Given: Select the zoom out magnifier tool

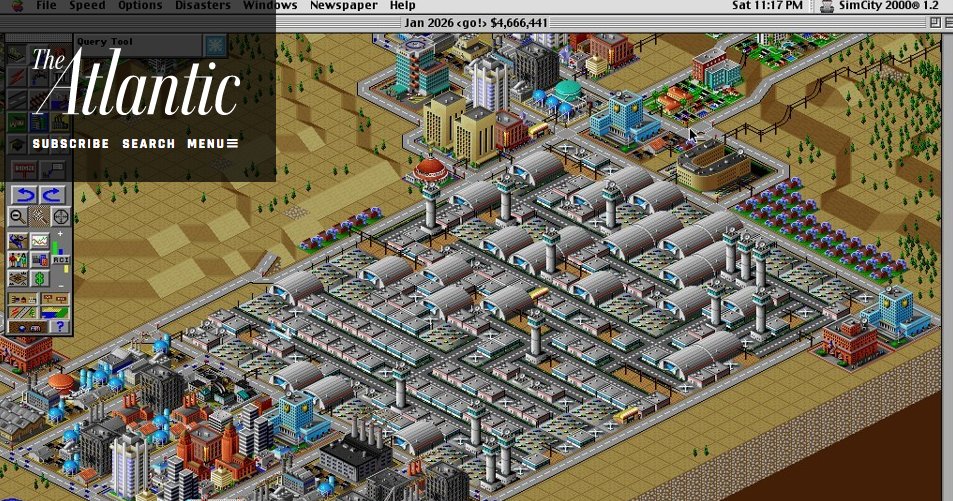Looking at the screenshot, I should point(18,216).
